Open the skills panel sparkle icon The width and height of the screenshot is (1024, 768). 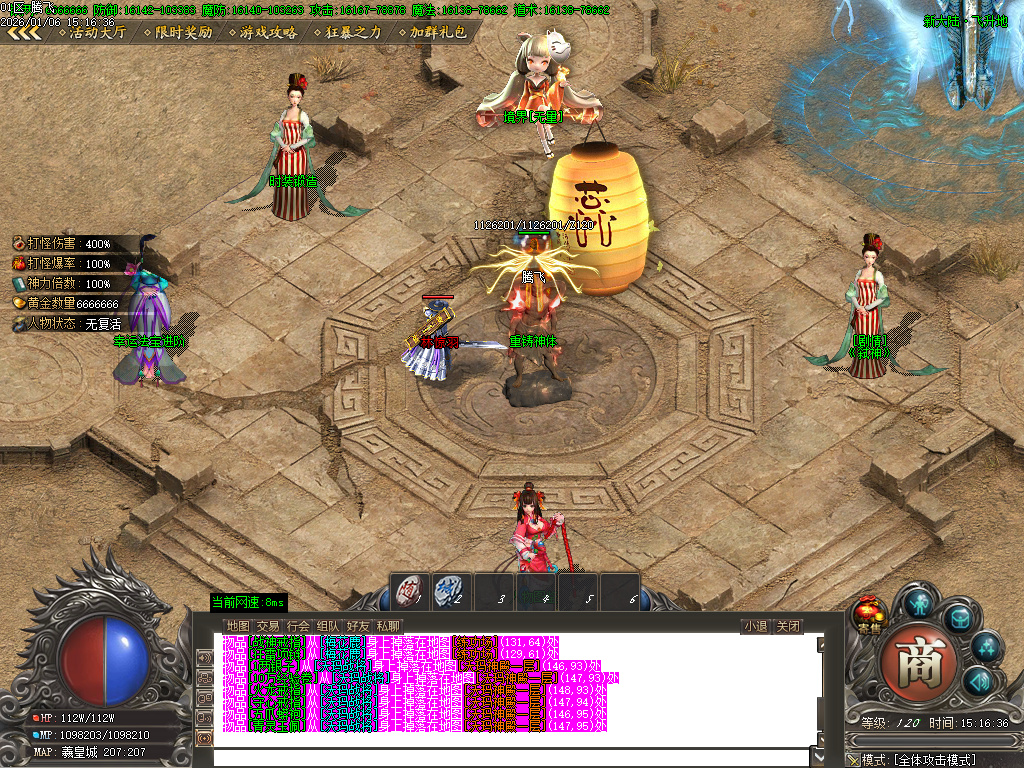[x=987, y=648]
